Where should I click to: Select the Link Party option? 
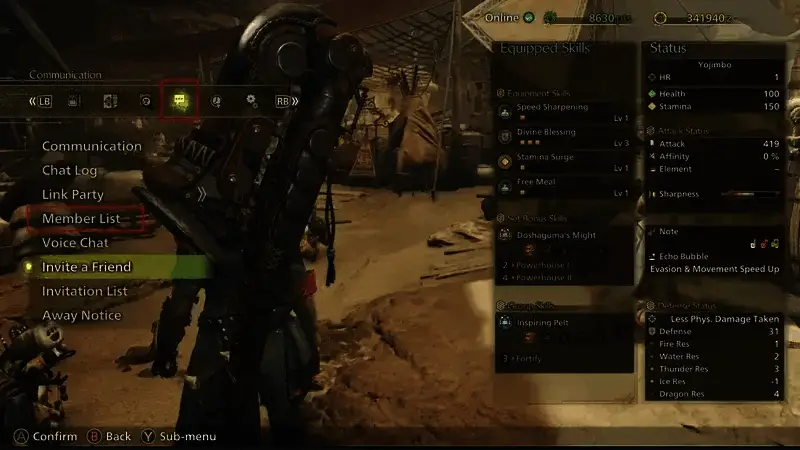(x=73, y=194)
